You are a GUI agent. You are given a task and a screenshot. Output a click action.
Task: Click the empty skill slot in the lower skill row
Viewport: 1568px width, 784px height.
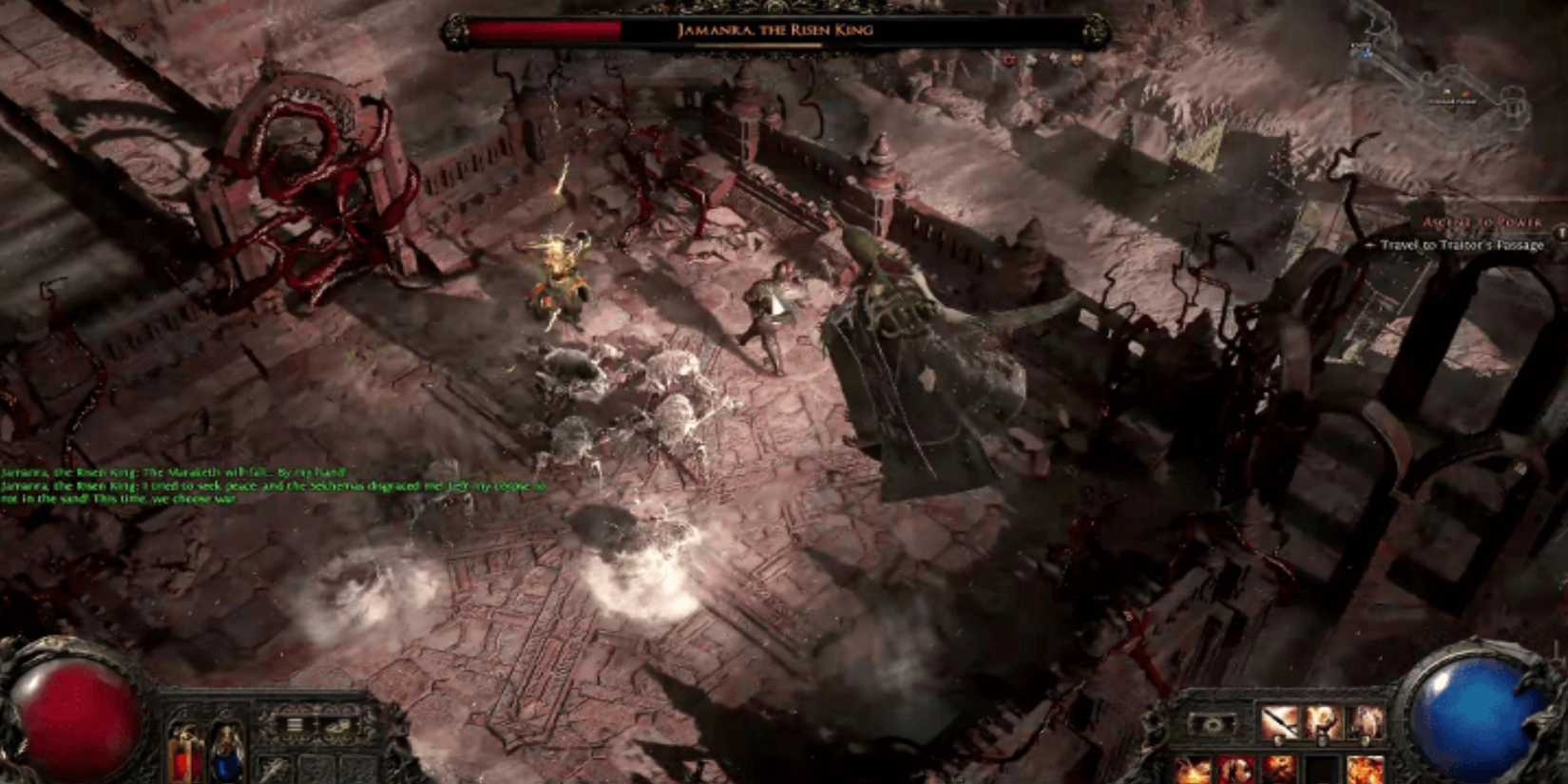coord(1320,769)
